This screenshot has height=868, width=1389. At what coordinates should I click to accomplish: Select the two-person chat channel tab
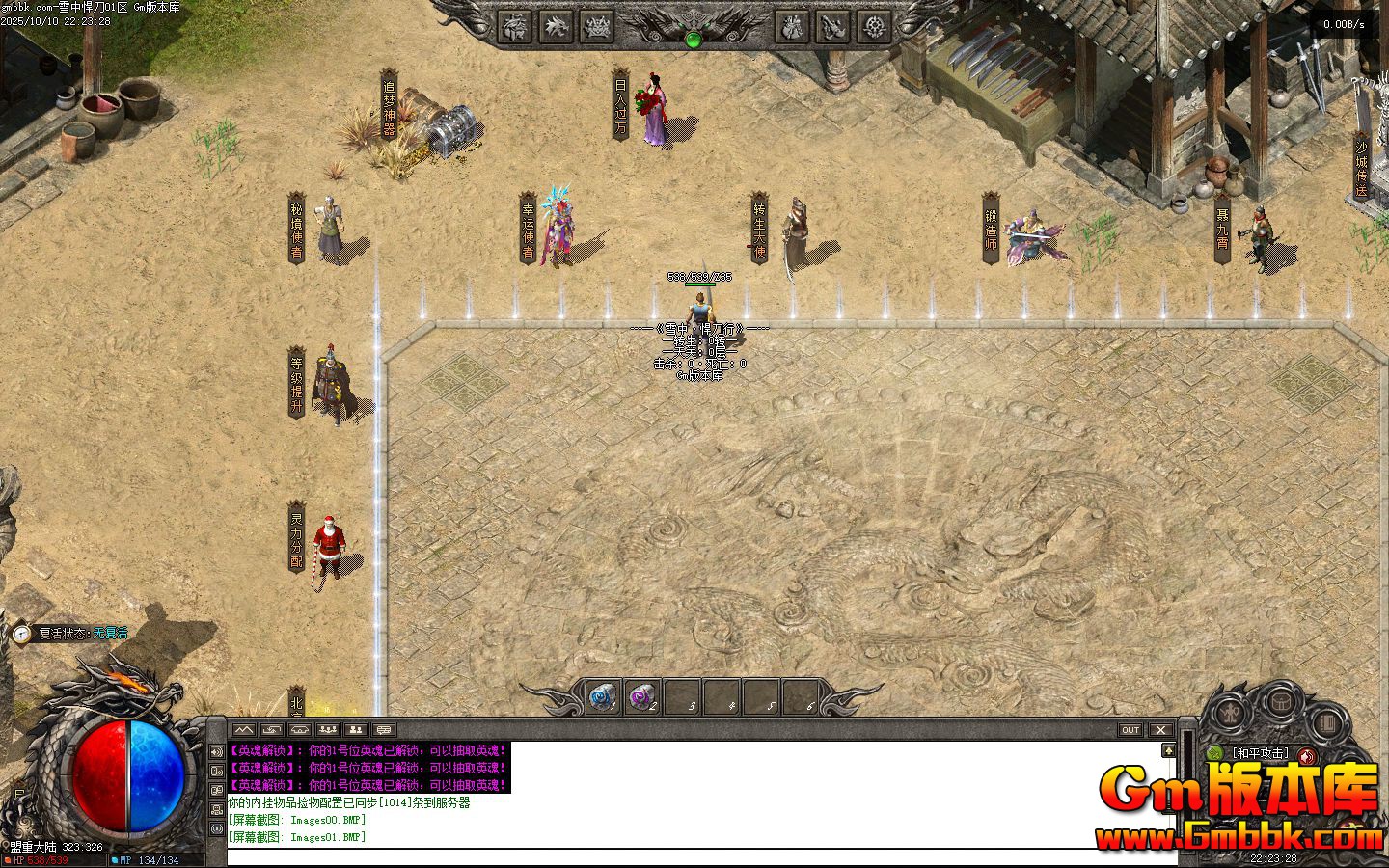point(356,730)
